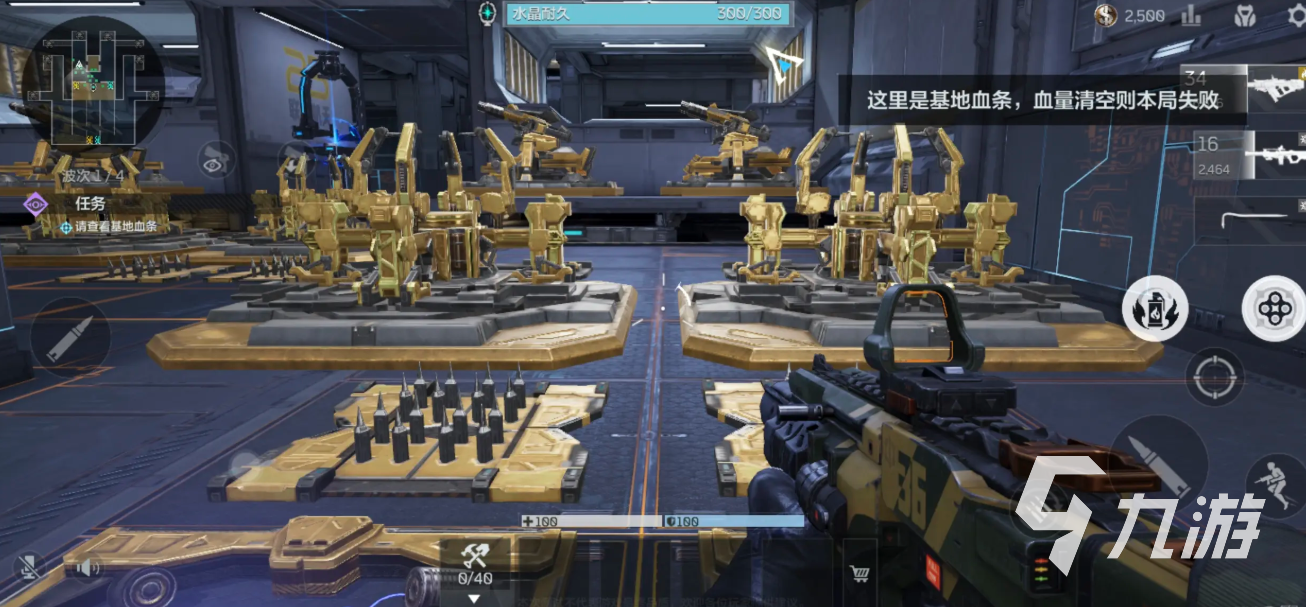This screenshot has height=607, width=1306.
Task: Open the armor character icon
Action: [x=1244, y=15]
